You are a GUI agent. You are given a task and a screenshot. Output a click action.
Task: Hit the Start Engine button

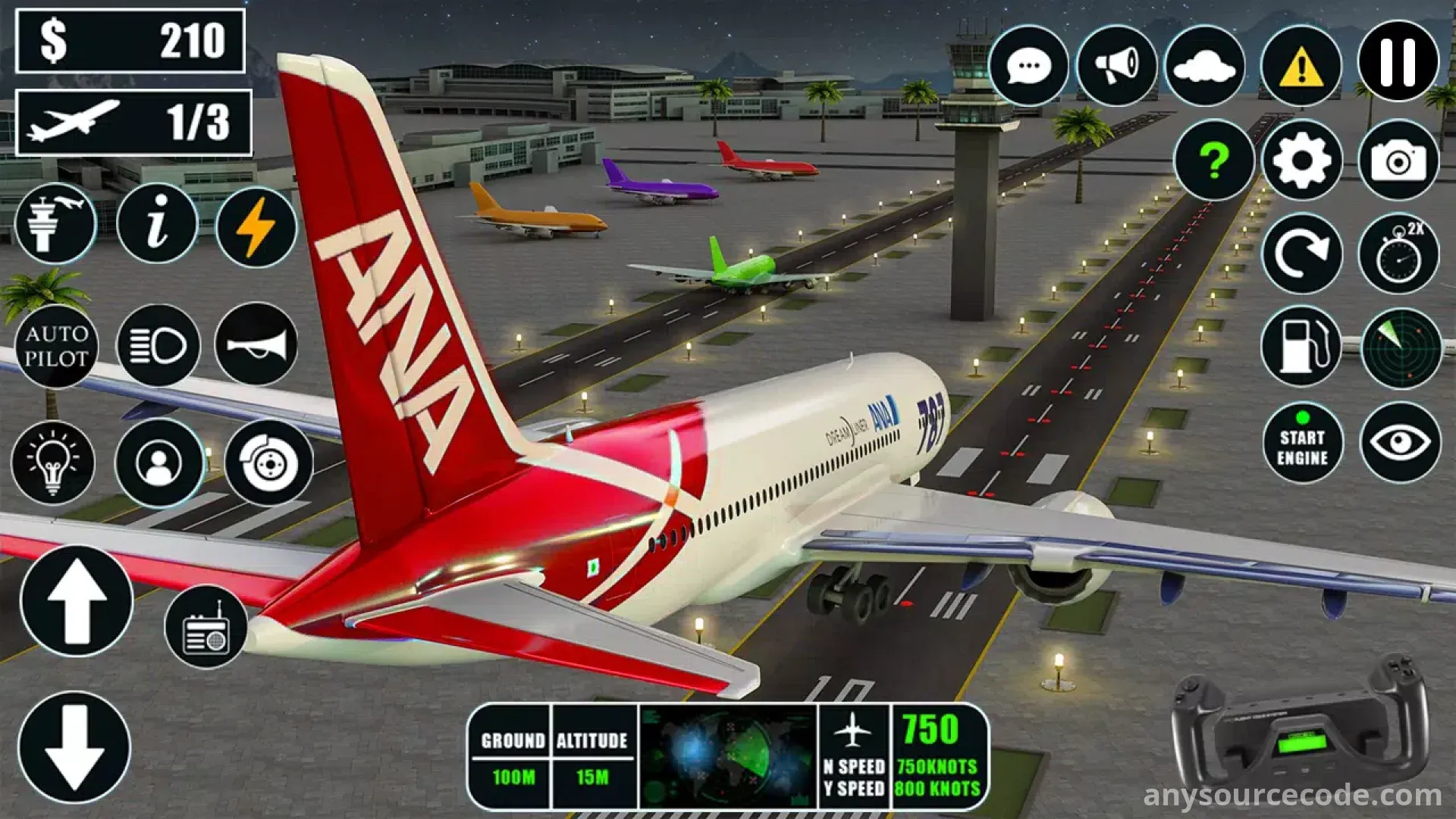[1302, 443]
